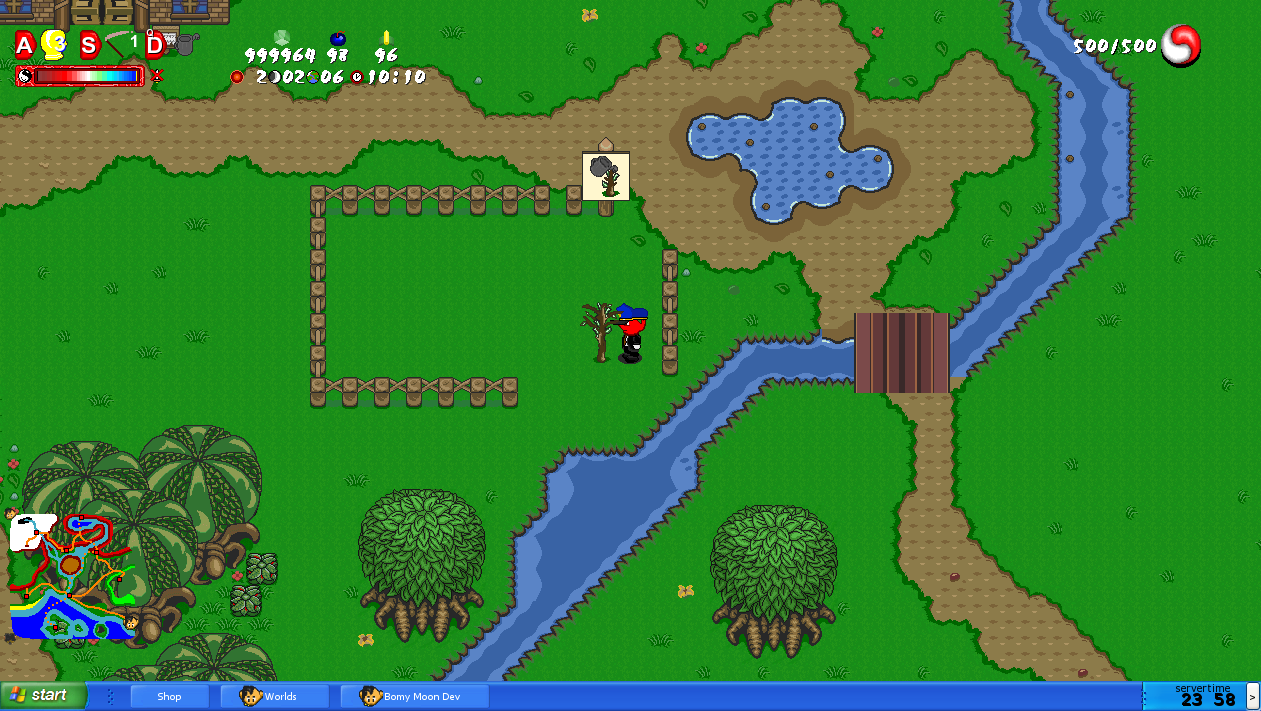Open the Shop from the taskbar

[x=169, y=696]
